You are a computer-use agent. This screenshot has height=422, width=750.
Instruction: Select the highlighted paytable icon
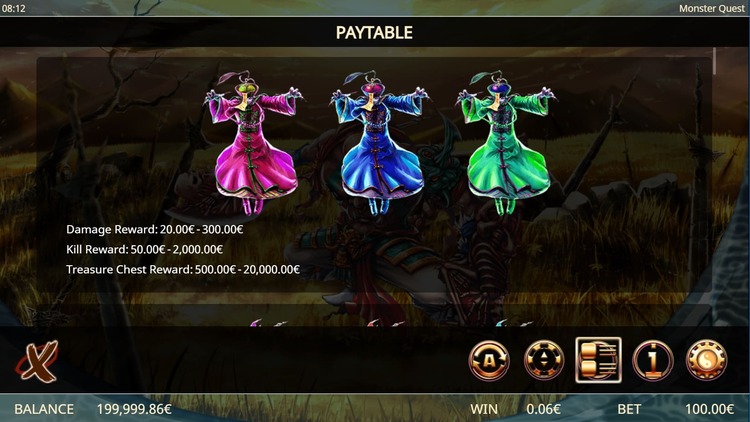click(x=598, y=361)
